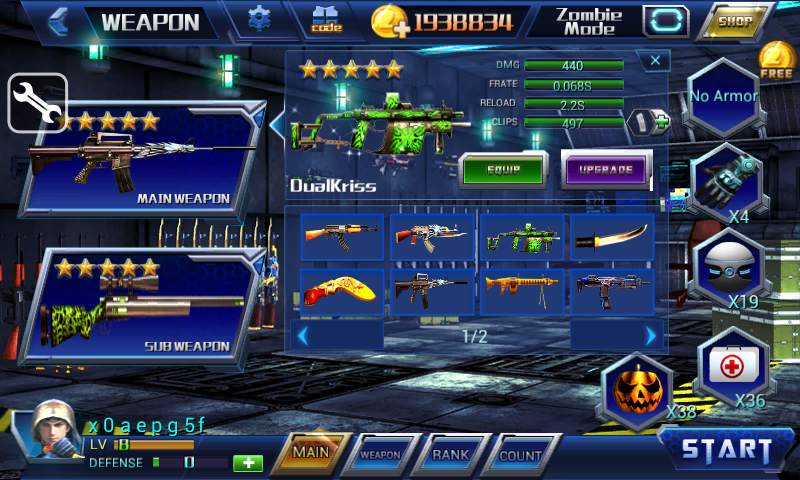
Task: Switch to the Rank tab
Action: click(x=450, y=454)
